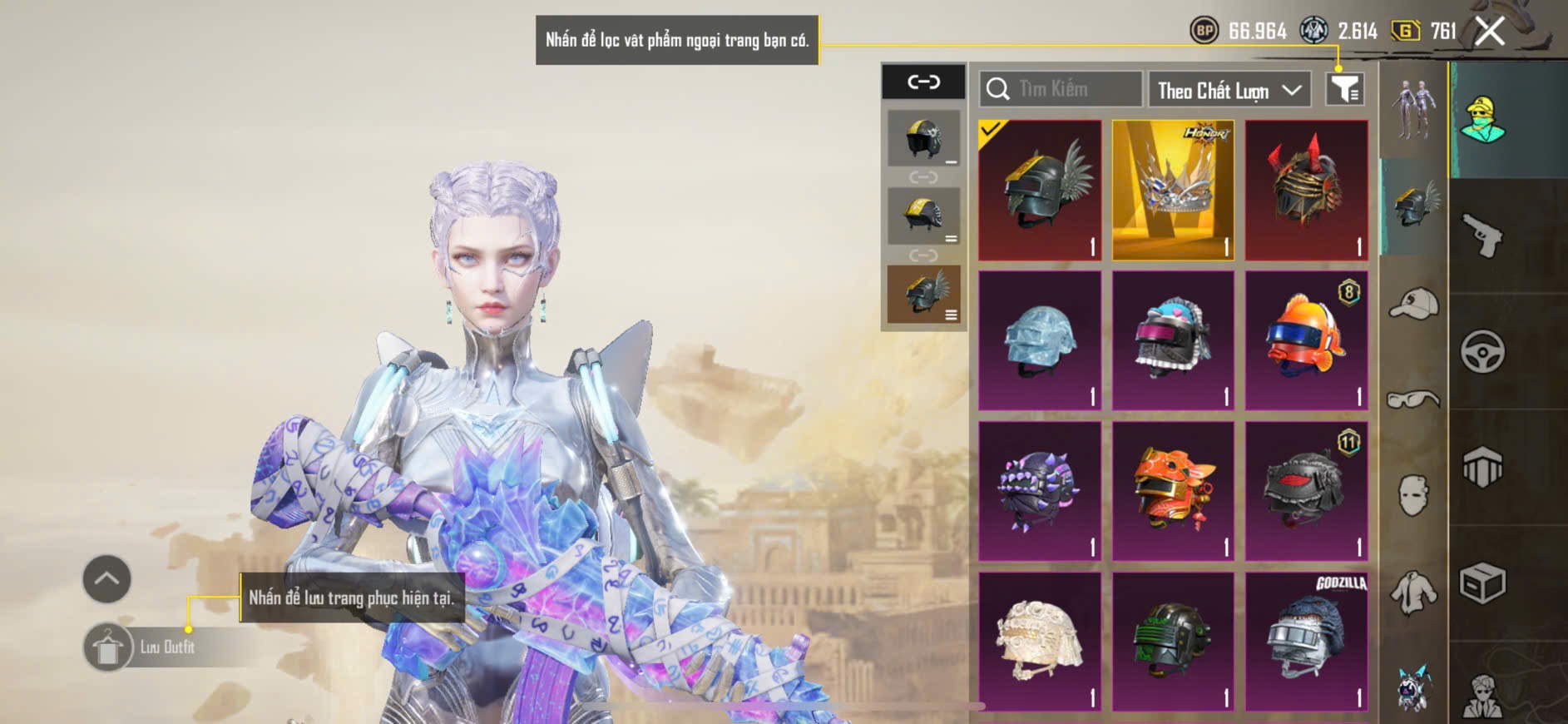This screenshot has height=724, width=1568.
Task: Pick the white lace headdress item
Action: coord(1040,642)
